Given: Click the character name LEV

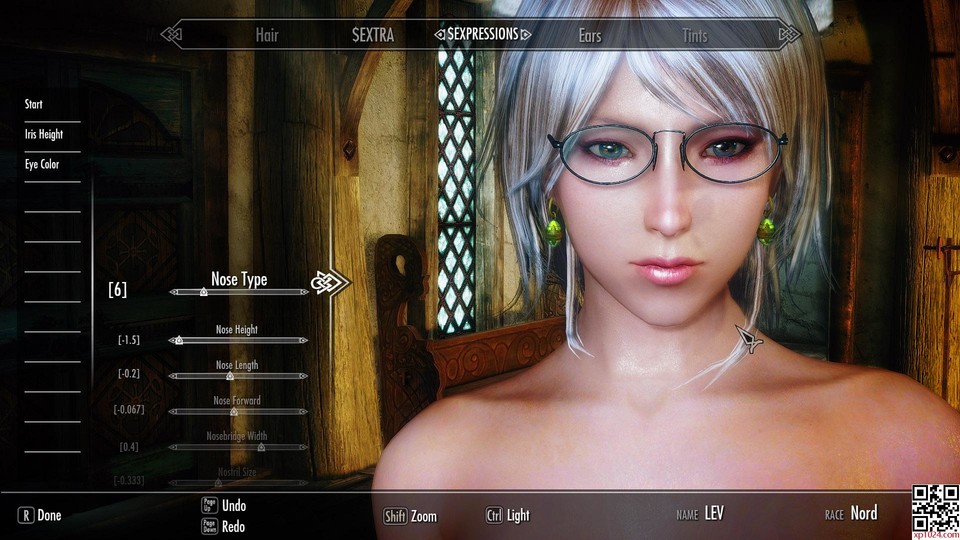Looking at the screenshot, I should [x=714, y=514].
